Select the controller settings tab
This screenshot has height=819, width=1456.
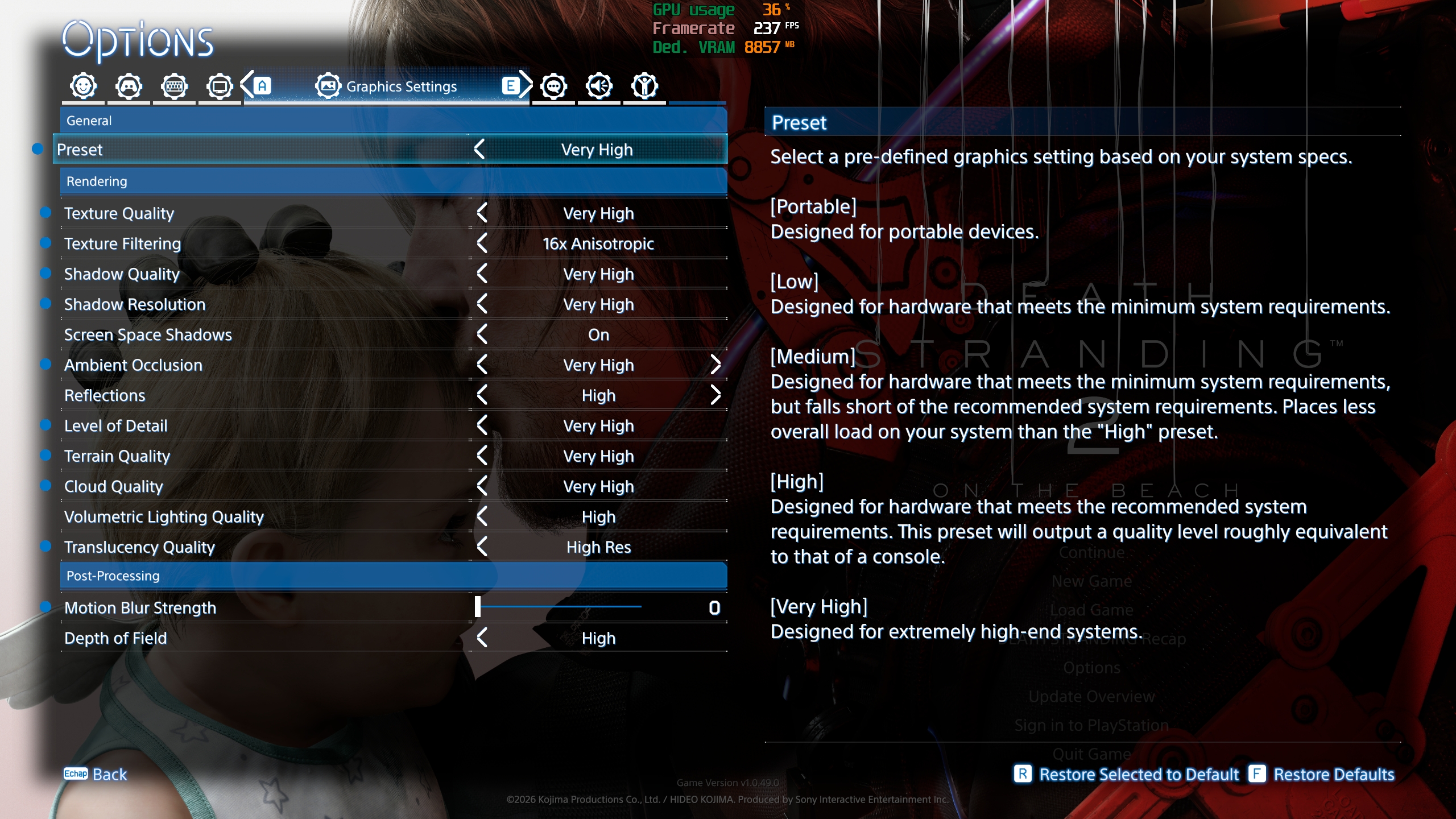[x=129, y=85]
